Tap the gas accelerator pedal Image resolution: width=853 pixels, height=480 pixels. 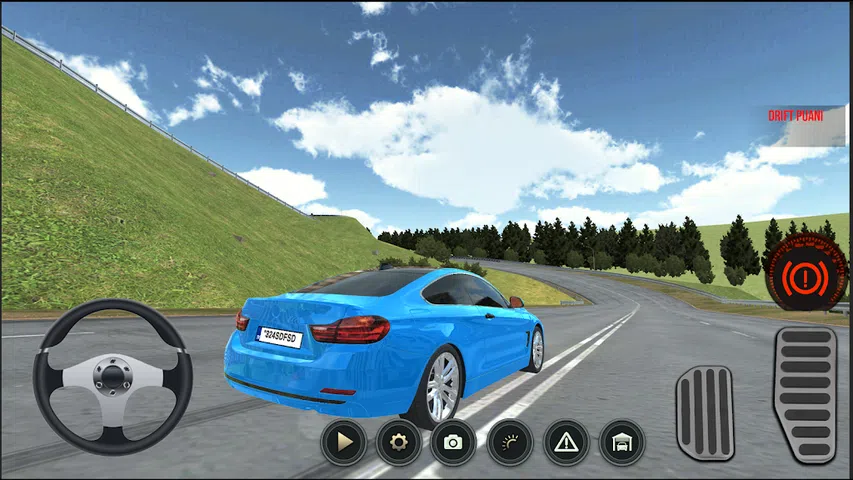[x=805, y=394]
